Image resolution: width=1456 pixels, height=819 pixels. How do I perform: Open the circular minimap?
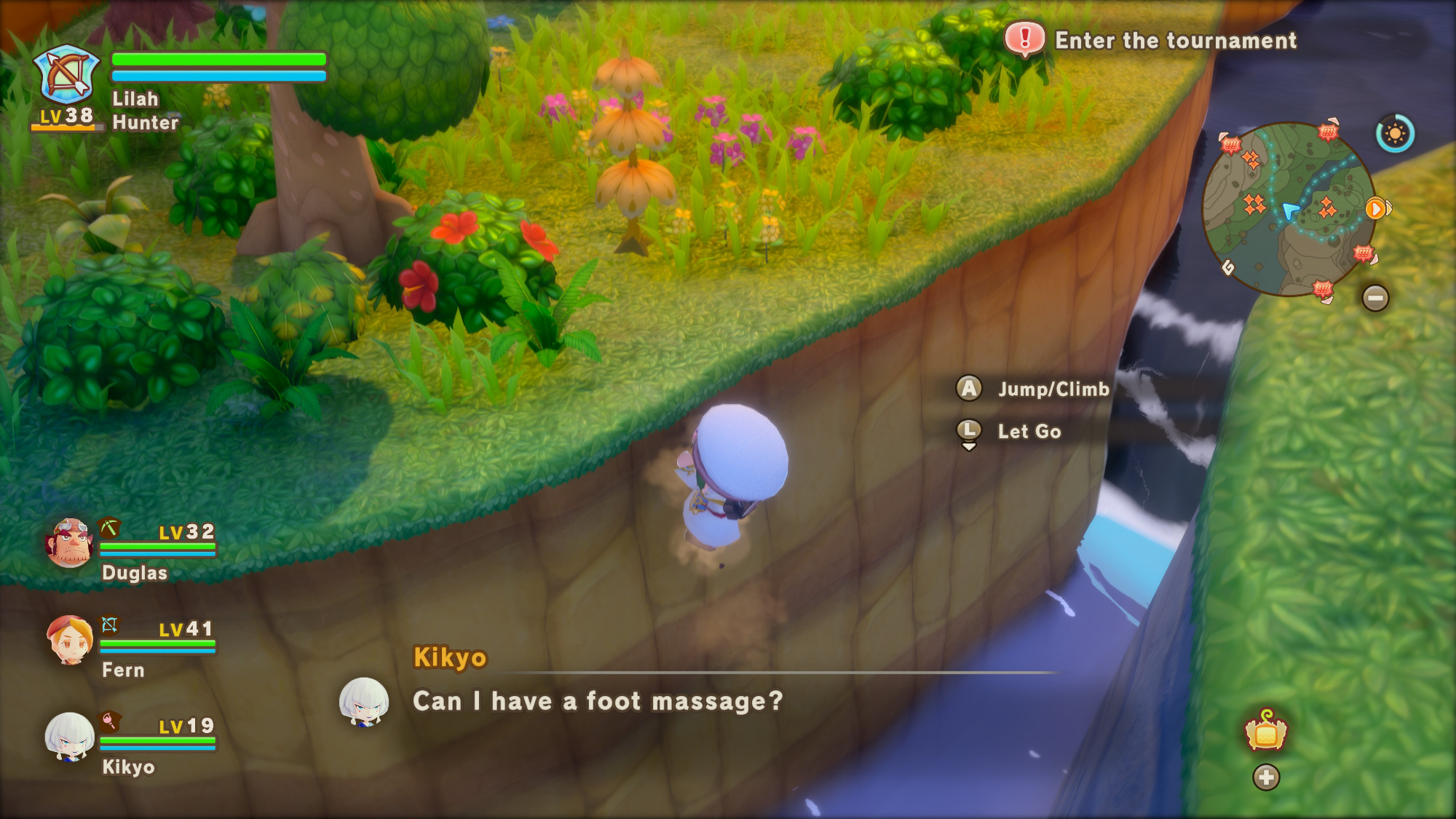(x=1289, y=210)
